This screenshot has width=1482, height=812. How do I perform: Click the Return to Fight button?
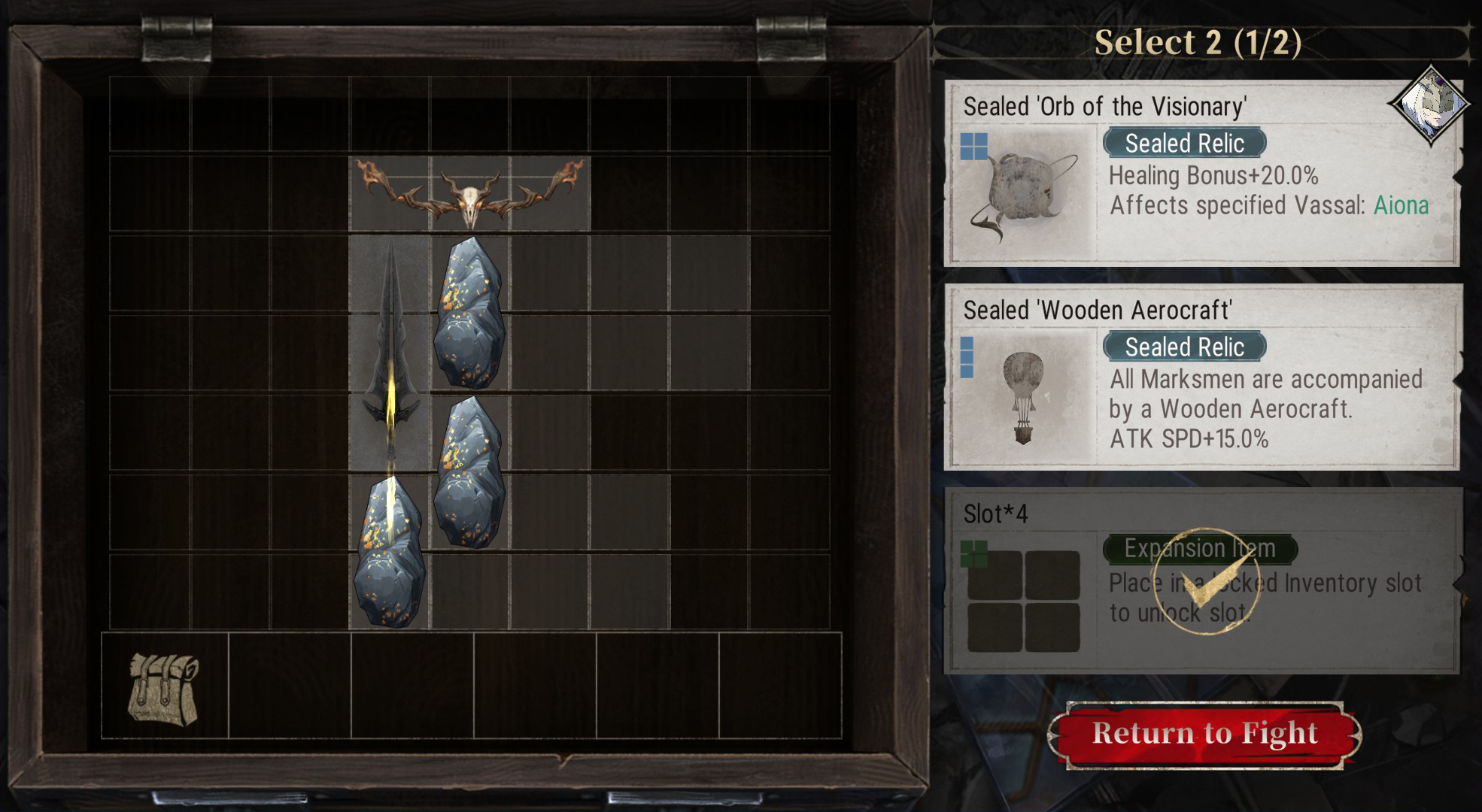(1204, 734)
